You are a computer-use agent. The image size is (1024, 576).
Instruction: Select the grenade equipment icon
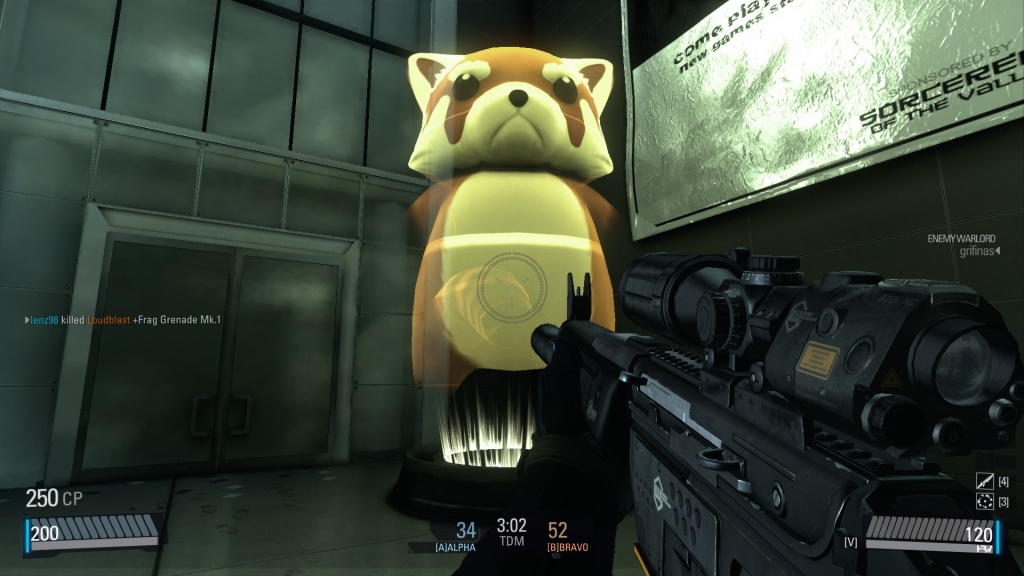[x=984, y=502]
